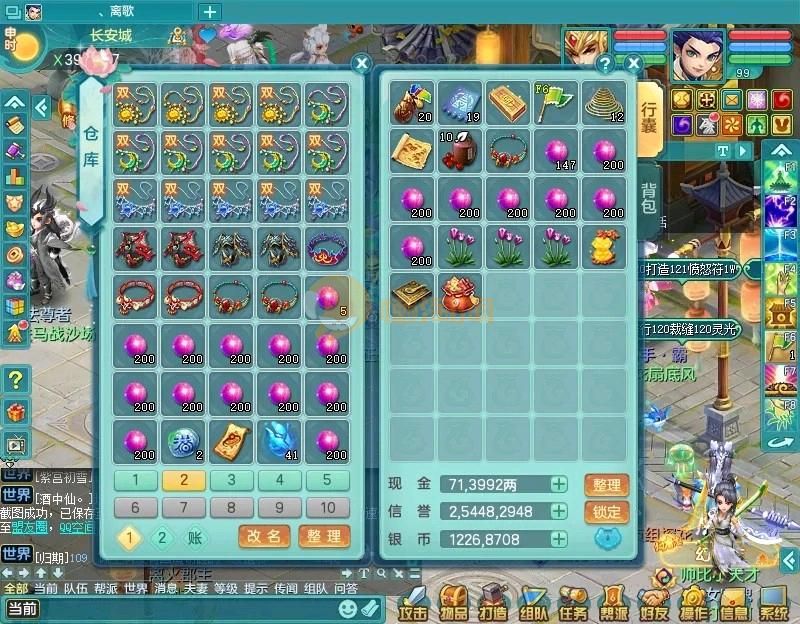The image size is (800, 624).
Task: Switch to warehouse page 3
Action: tap(231, 480)
